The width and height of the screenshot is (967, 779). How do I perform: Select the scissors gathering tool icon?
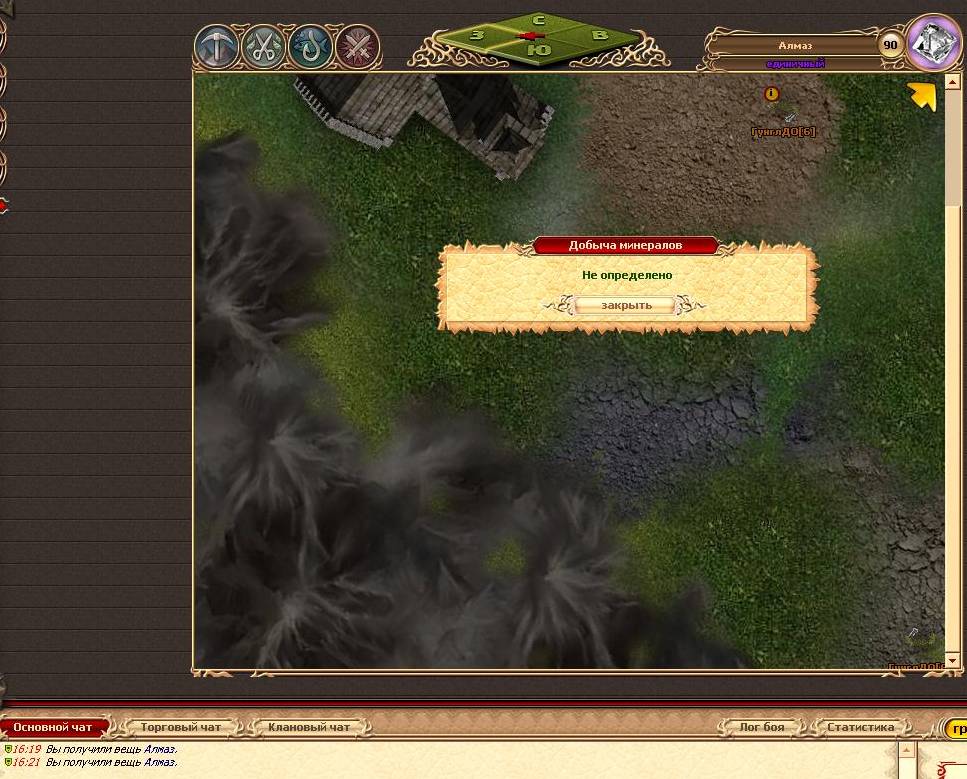[x=264, y=46]
